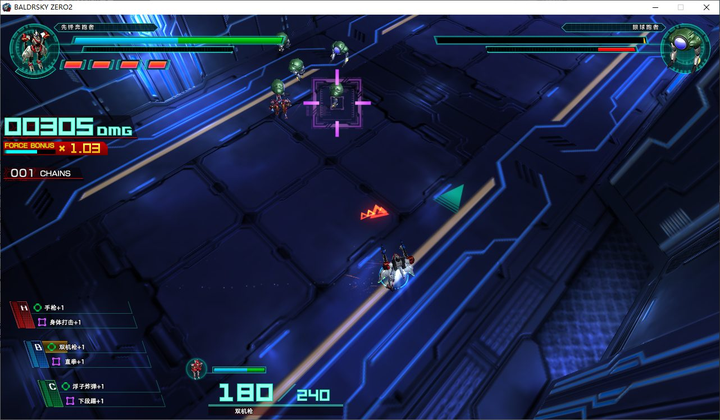Screen dimensions: 720x420
Task: Activate the 下段踢+1 skill entry
Action: click(x=85, y=400)
